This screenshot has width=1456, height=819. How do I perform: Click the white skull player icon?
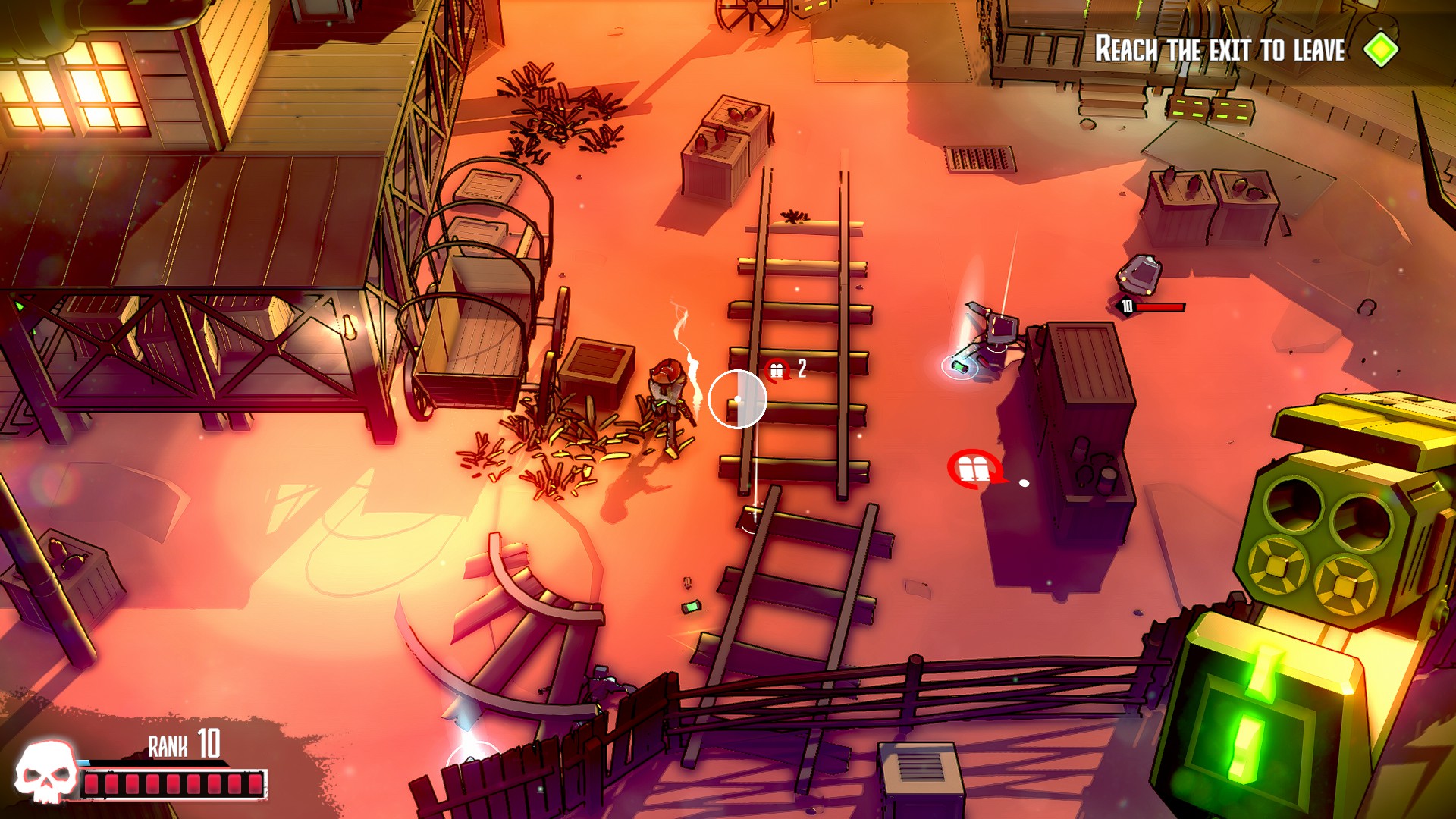[x=45, y=772]
